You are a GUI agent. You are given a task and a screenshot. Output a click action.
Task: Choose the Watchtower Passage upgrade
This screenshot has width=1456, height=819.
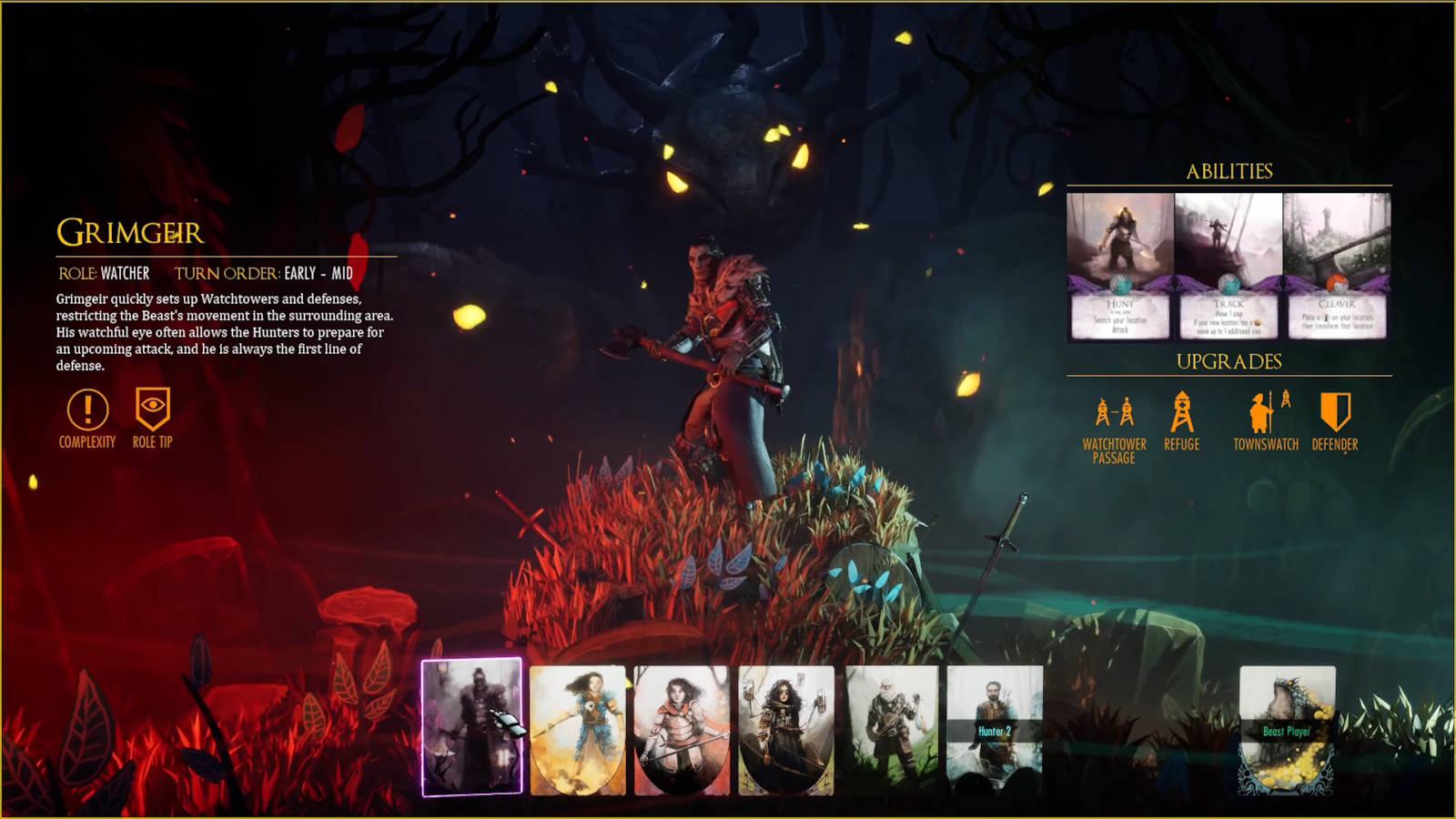coord(1114,414)
